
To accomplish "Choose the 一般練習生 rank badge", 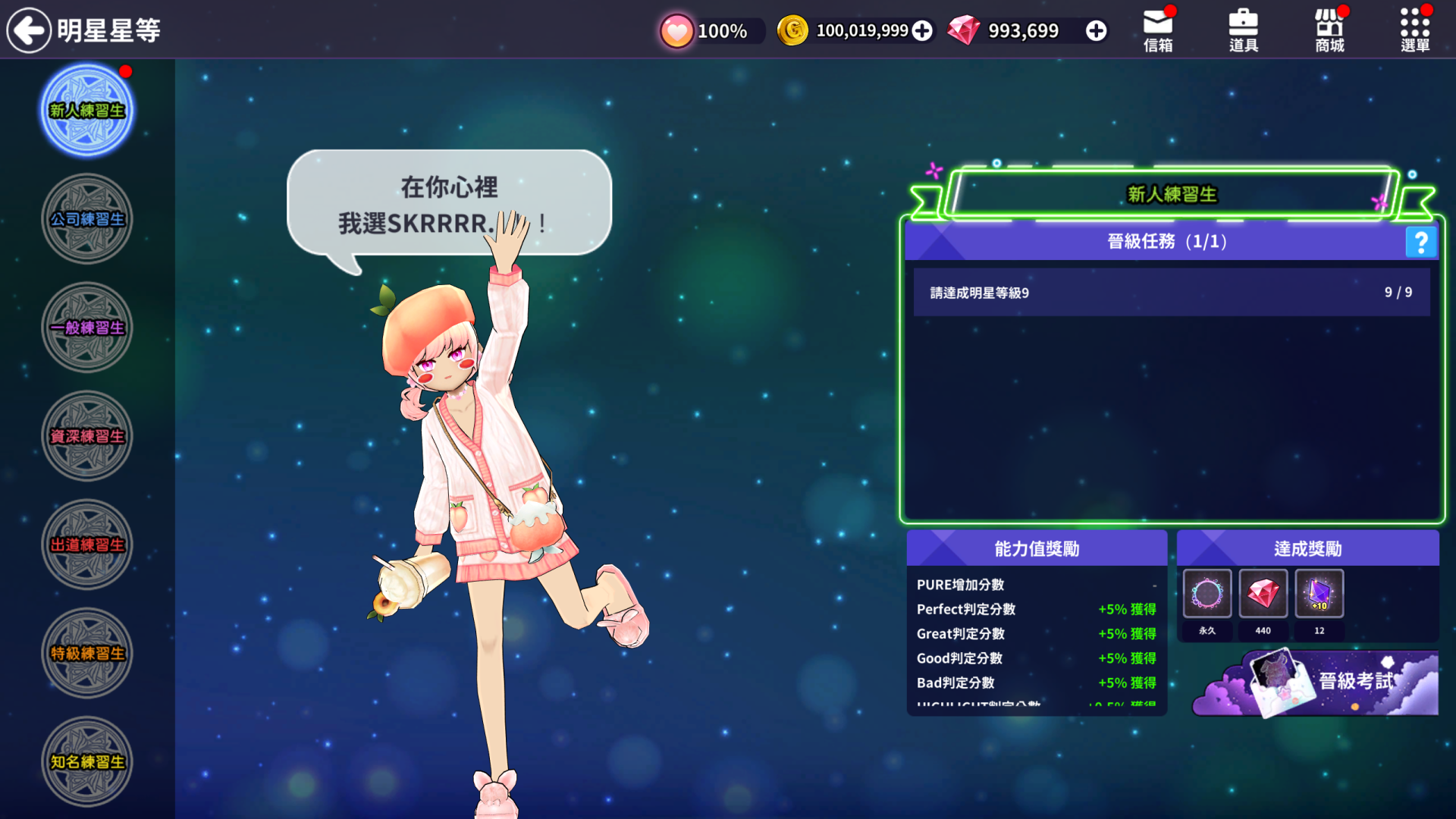I will click(x=87, y=328).
